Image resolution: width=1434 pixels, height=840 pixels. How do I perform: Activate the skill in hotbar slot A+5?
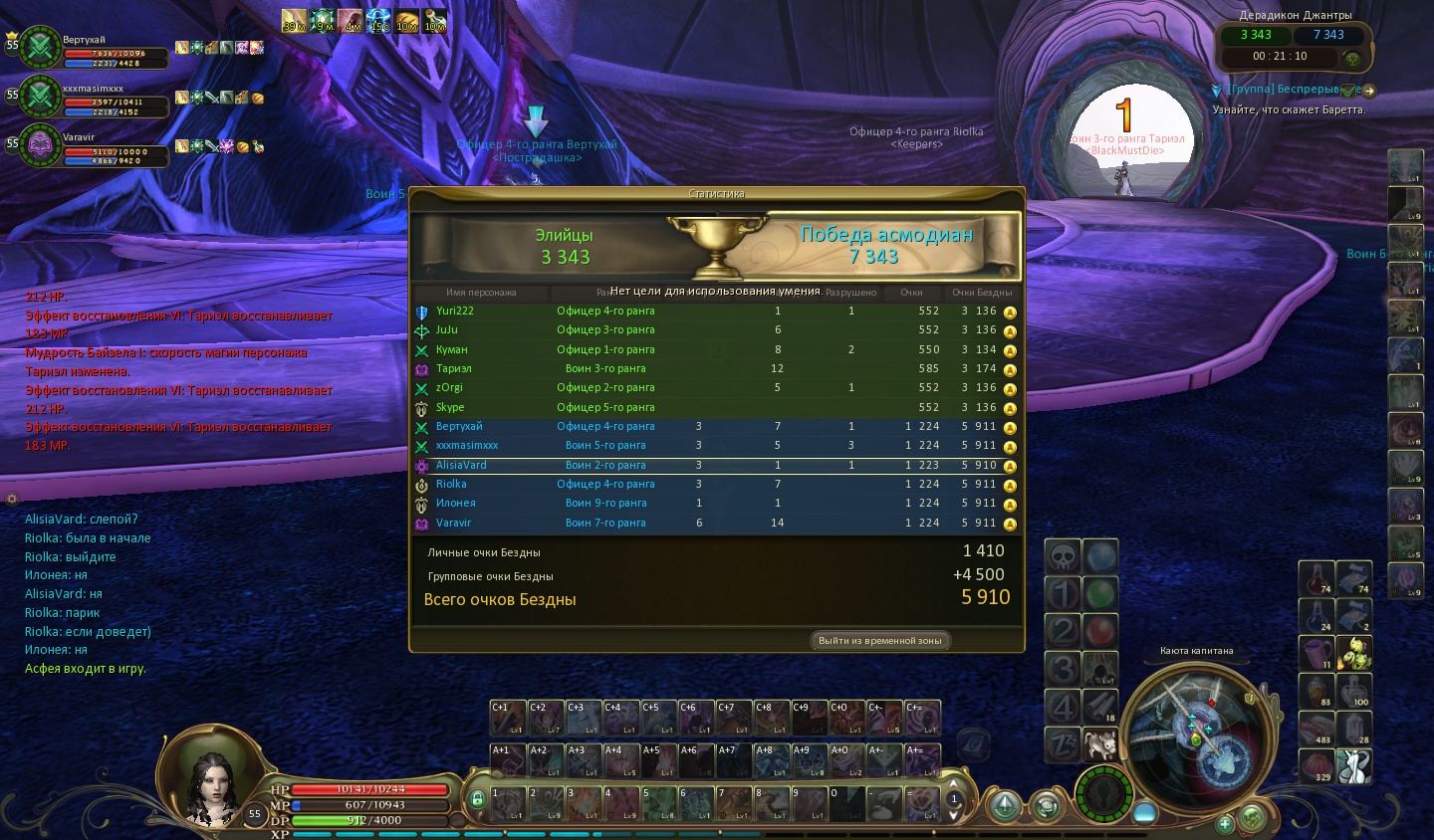point(659,759)
